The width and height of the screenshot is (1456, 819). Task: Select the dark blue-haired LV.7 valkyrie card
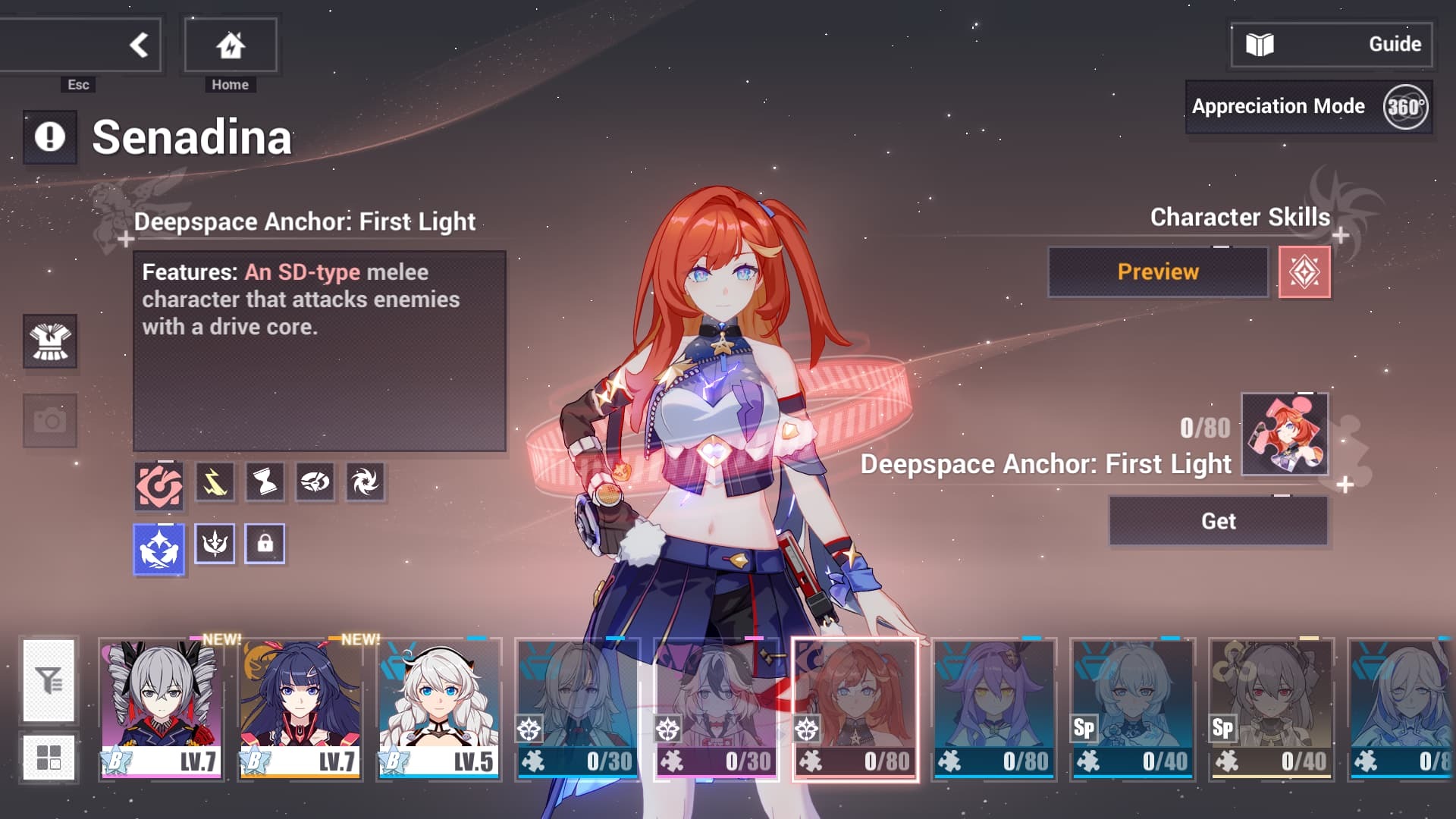pos(300,709)
